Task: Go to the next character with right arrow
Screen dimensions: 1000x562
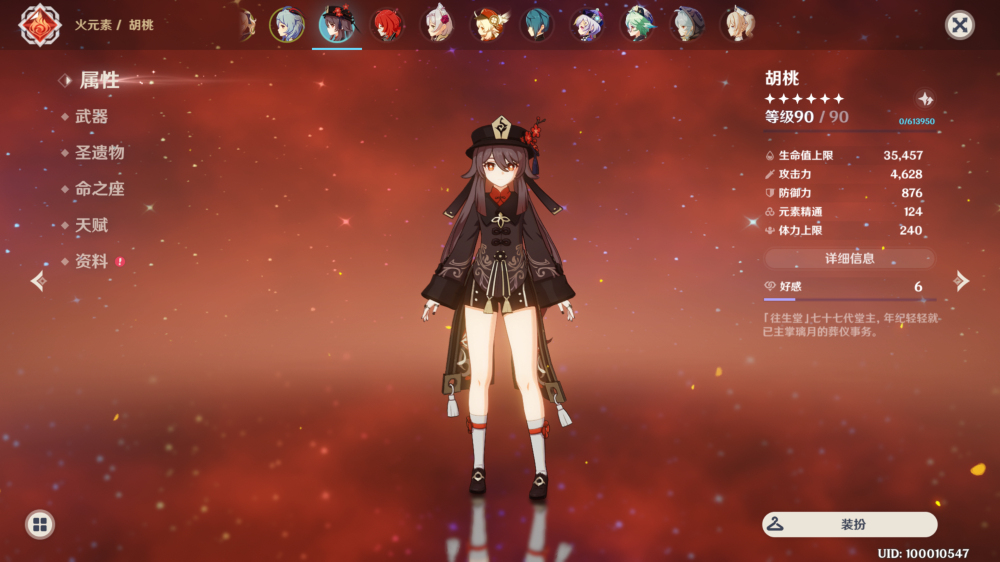Action: (x=962, y=281)
